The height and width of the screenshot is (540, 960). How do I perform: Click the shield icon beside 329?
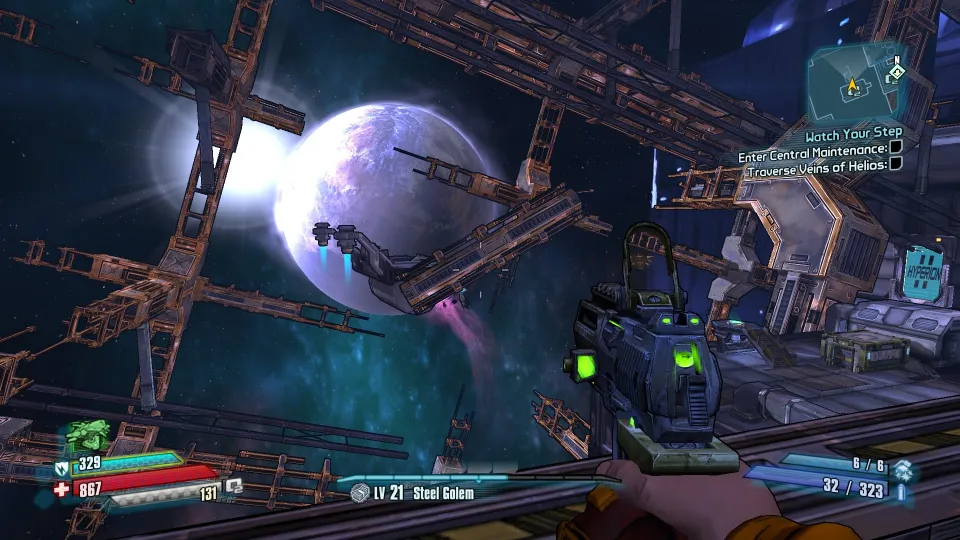pyautogui.click(x=61, y=466)
